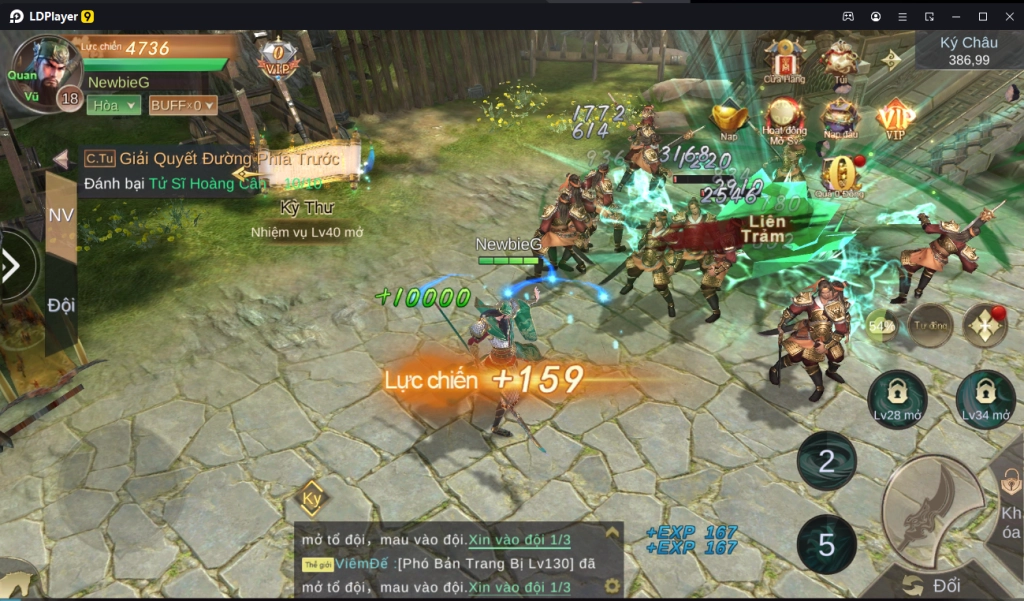Close the LDPlayer window
Viewport: 1024px width, 601px height.
tap(1007, 16)
